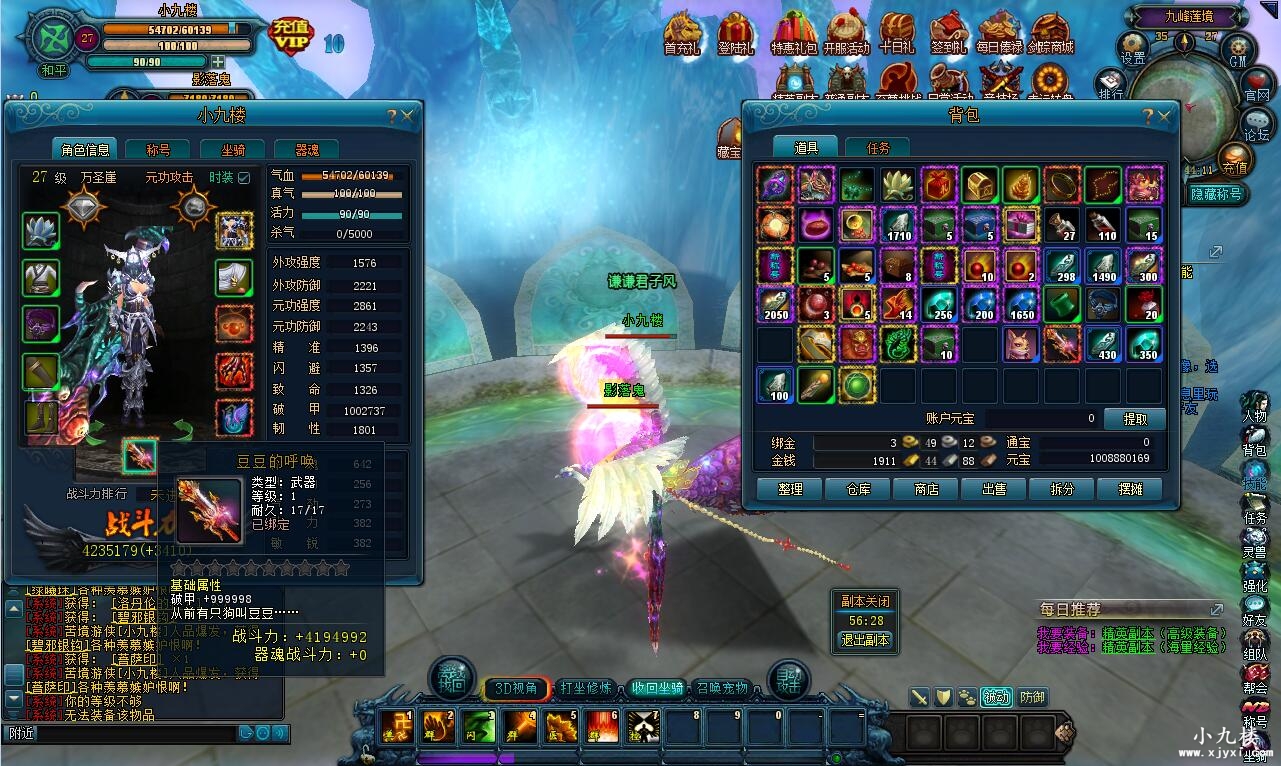Click the 拆分 split button
This screenshot has width=1281, height=766.
[1062, 489]
